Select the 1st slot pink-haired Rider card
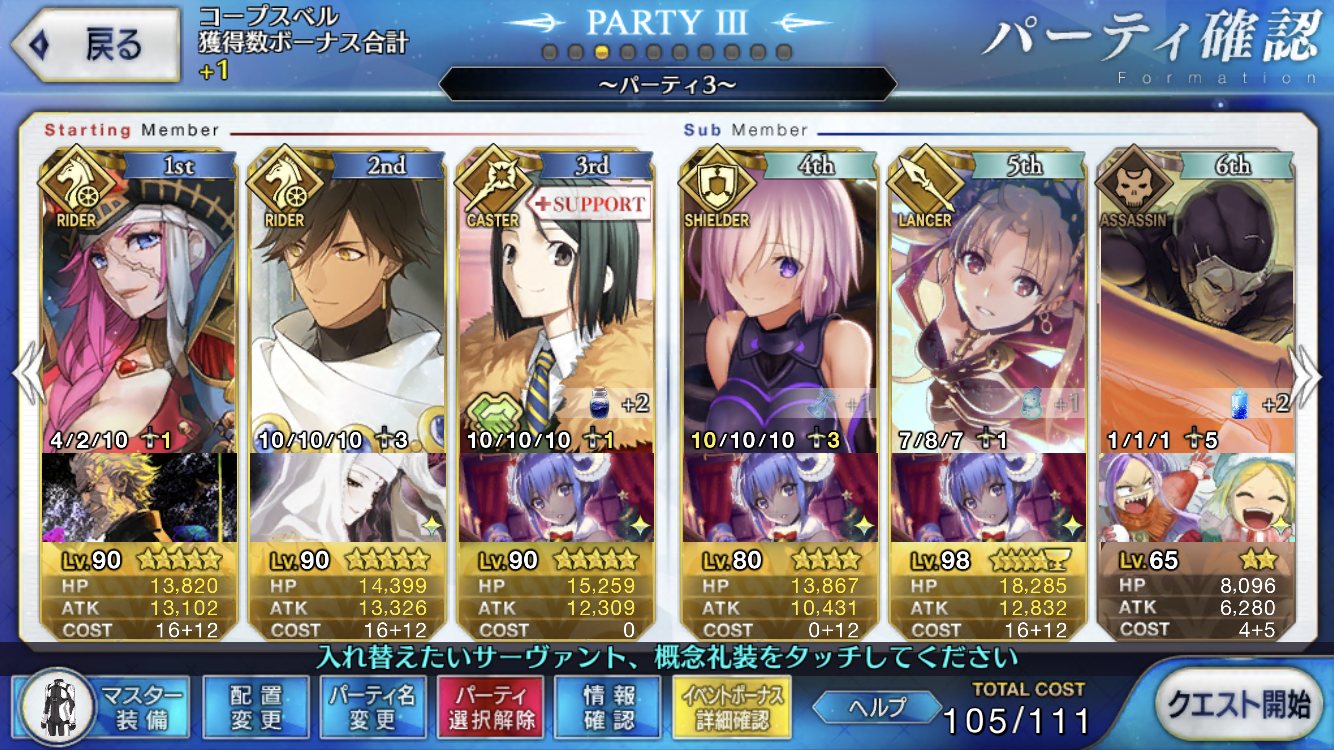Viewport: 1334px width, 750px height. (x=140, y=300)
